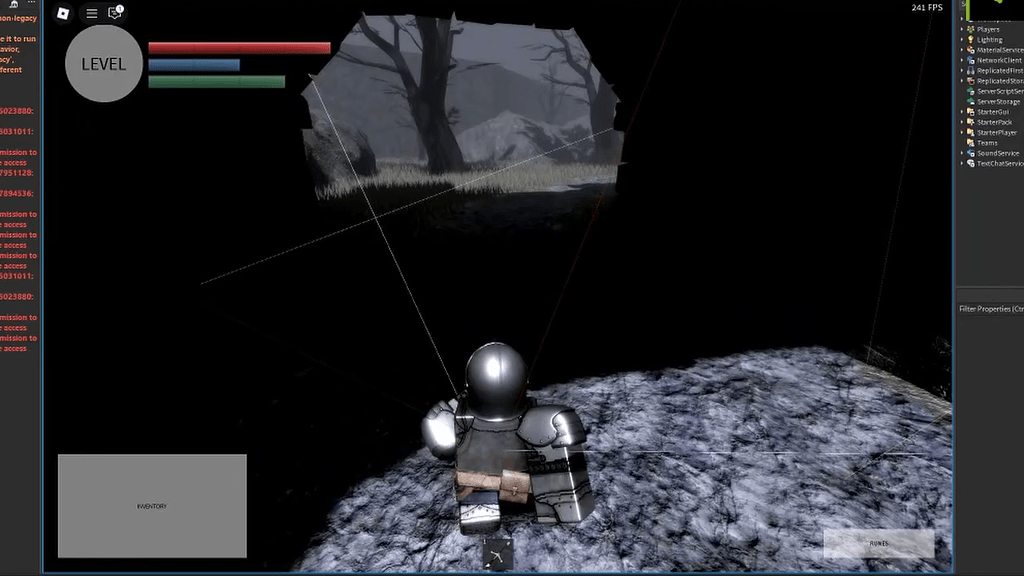Select the pickaxe hotbar slot
Image resolution: width=1024 pixels, height=576 pixels.
(x=497, y=555)
